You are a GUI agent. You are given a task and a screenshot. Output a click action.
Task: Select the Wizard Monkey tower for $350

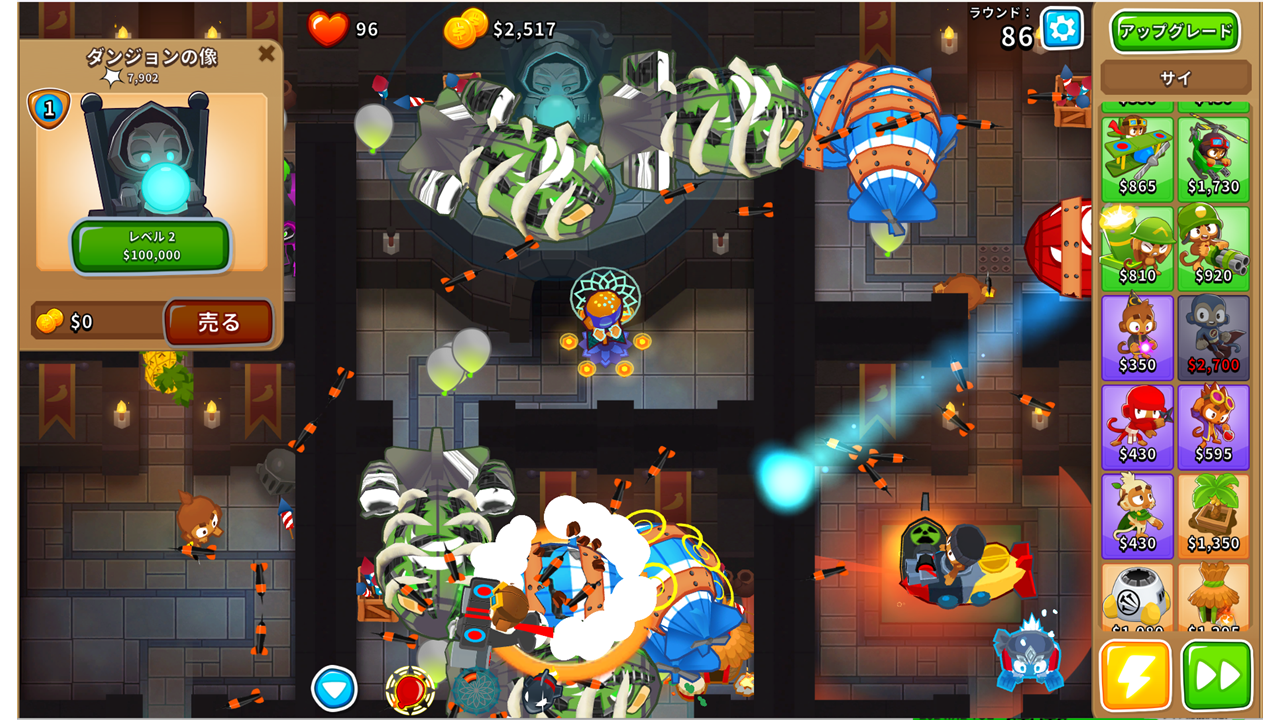pos(1138,337)
